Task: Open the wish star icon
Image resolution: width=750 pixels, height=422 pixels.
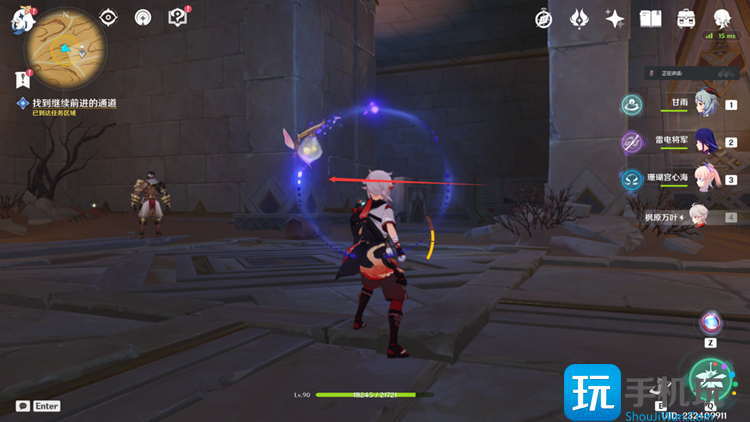Action: [615, 19]
